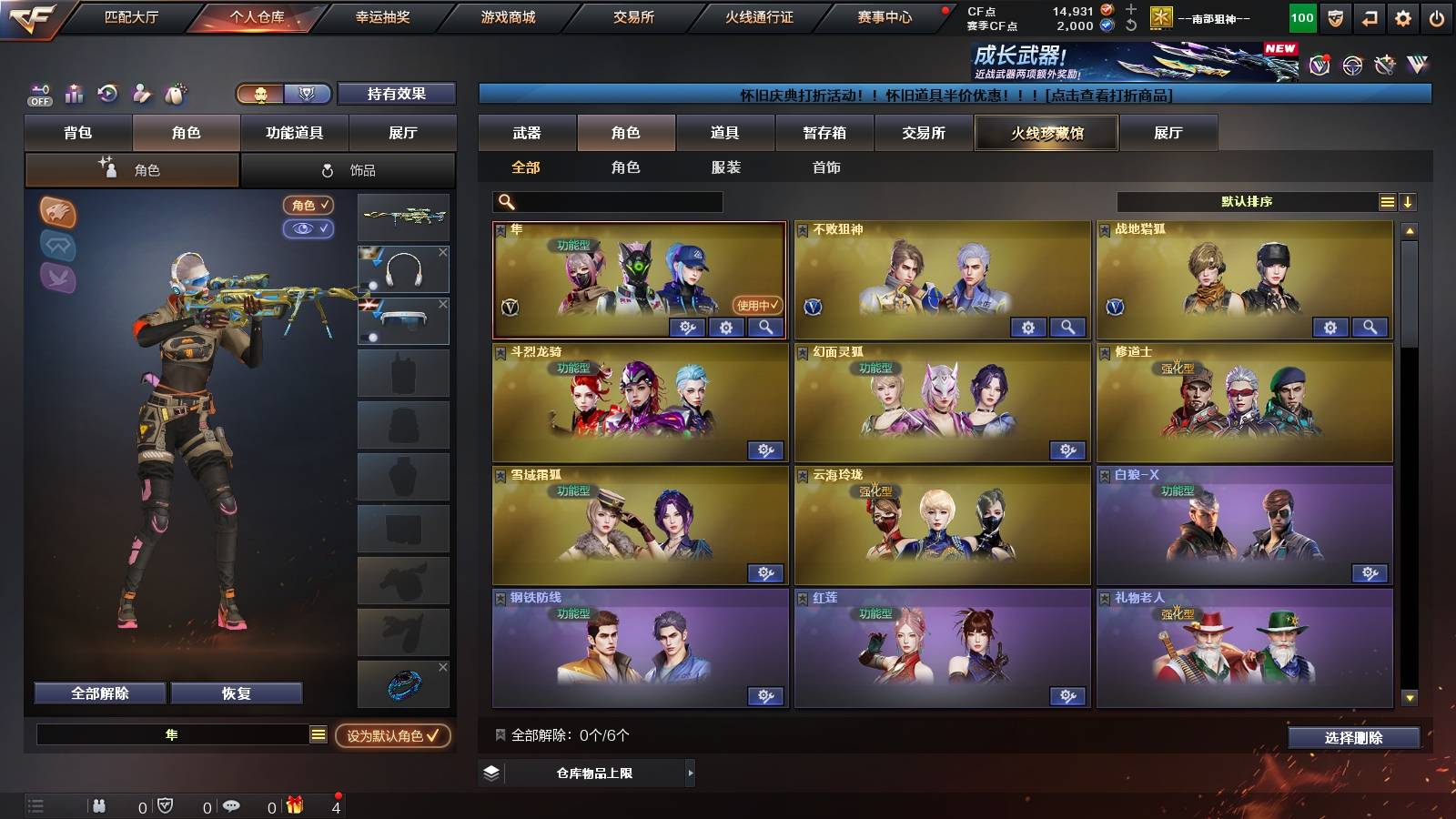Viewport: 1456px width, 819px height.
Task: Toggle the eye visibility icon below the 角色 tag
Action: coord(309,229)
